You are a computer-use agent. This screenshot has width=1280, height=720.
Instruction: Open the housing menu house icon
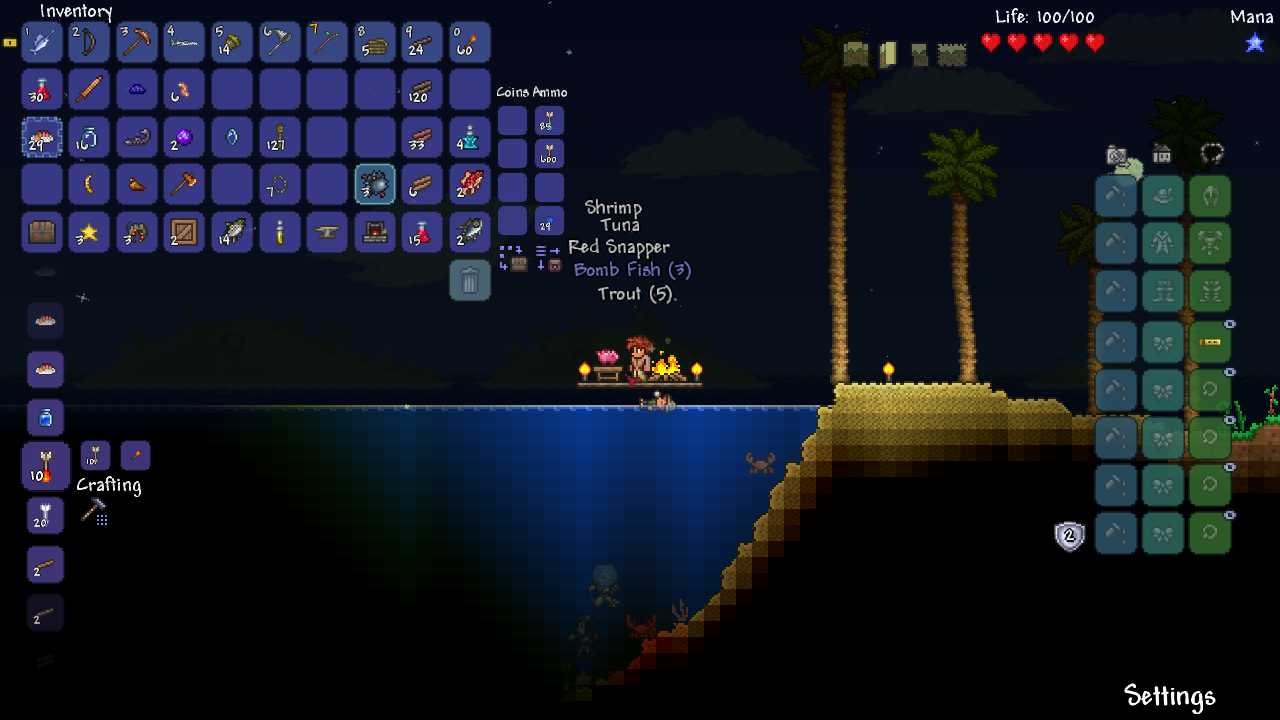tap(1162, 154)
